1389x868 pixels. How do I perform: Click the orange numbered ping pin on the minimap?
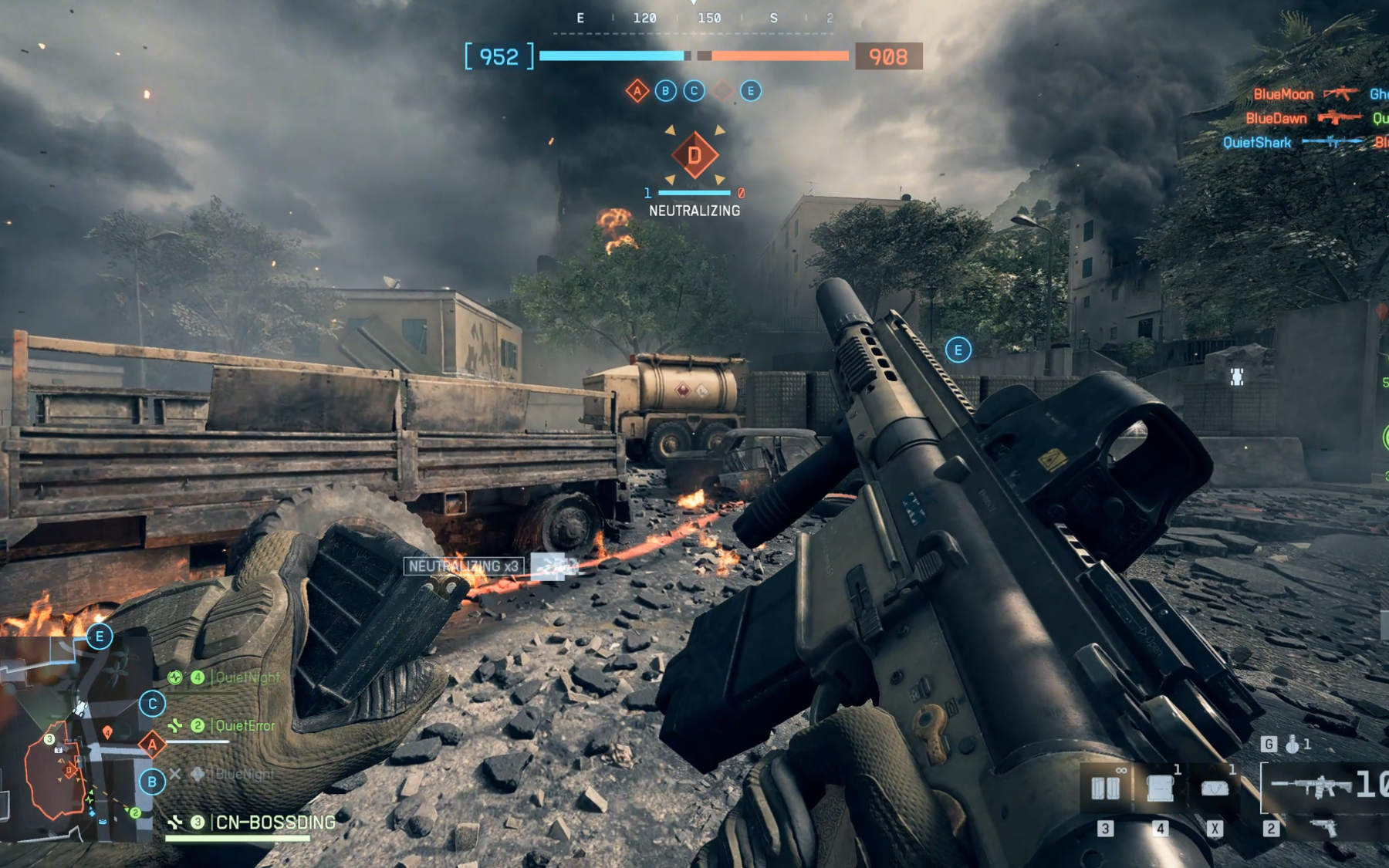tap(107, 731)
